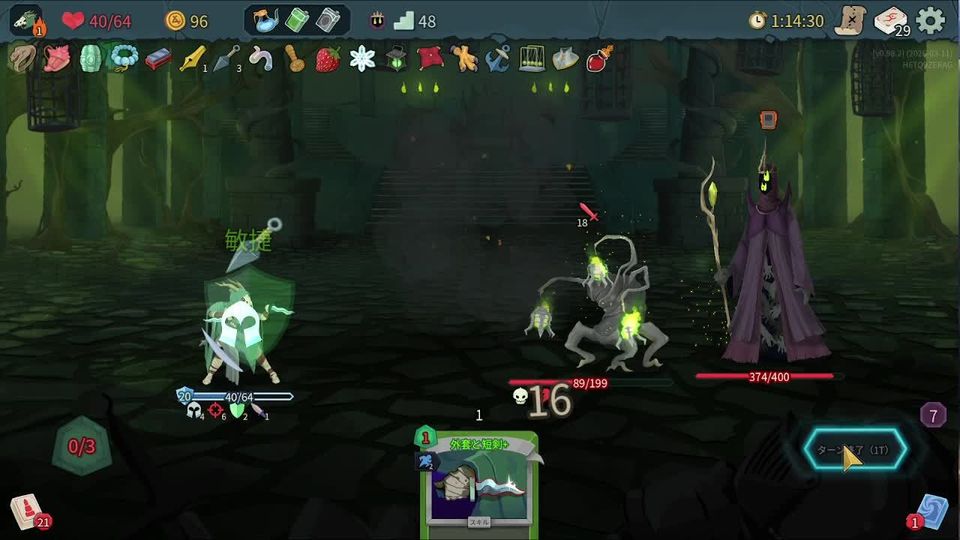Inspect the strawberry relic
The height and width of the screenshot is (540, 960).
327,59
